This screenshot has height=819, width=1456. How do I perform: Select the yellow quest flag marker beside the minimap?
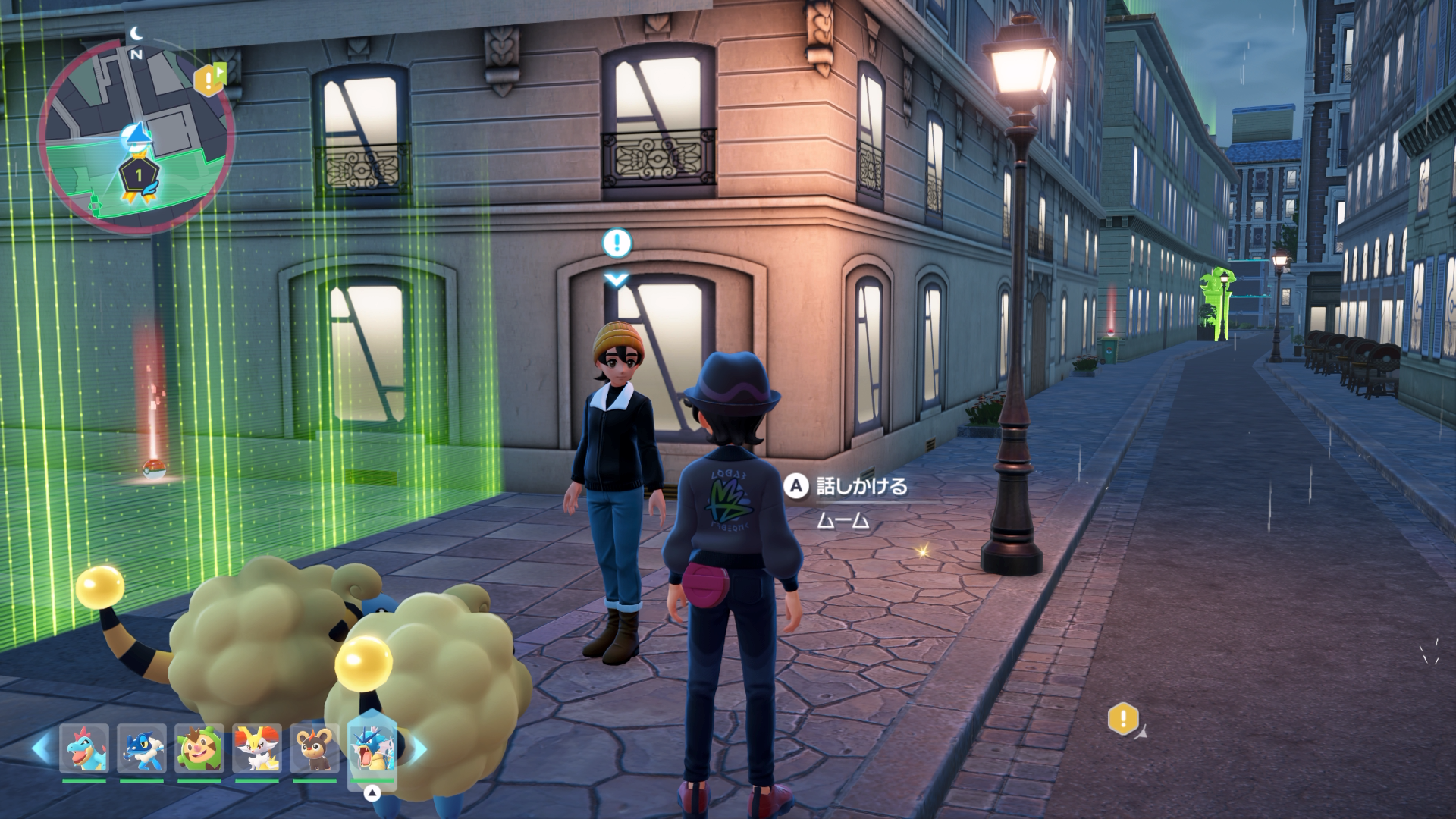[210, 79]
